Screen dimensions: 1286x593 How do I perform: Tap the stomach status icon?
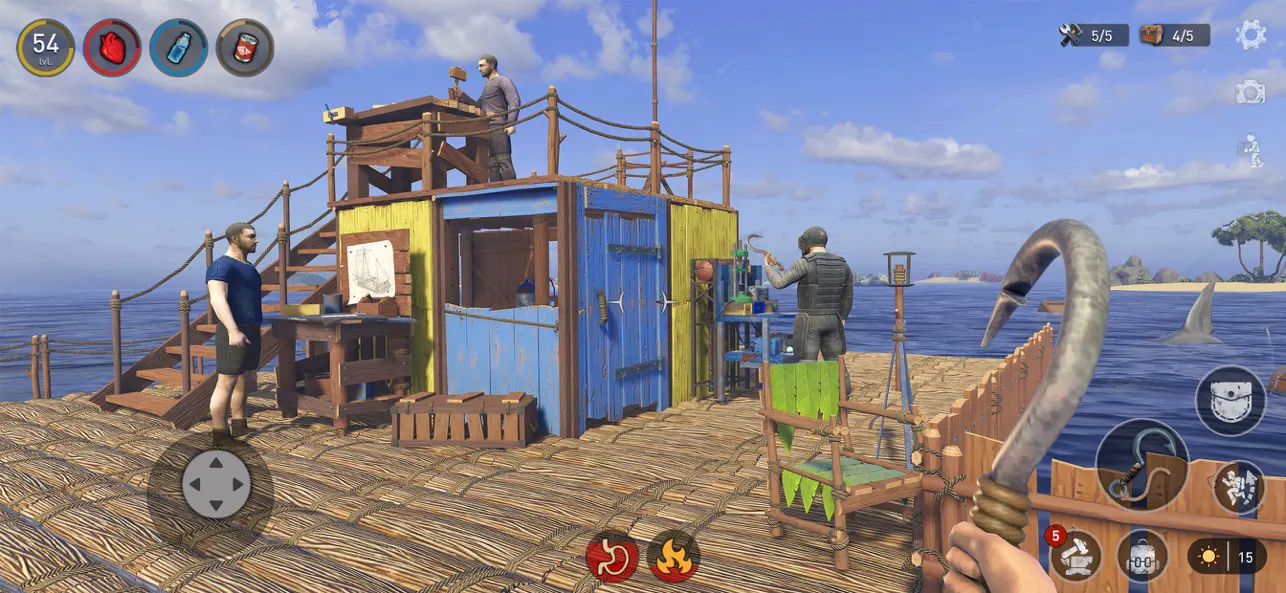pyautogui.click(x=612, y=556)
